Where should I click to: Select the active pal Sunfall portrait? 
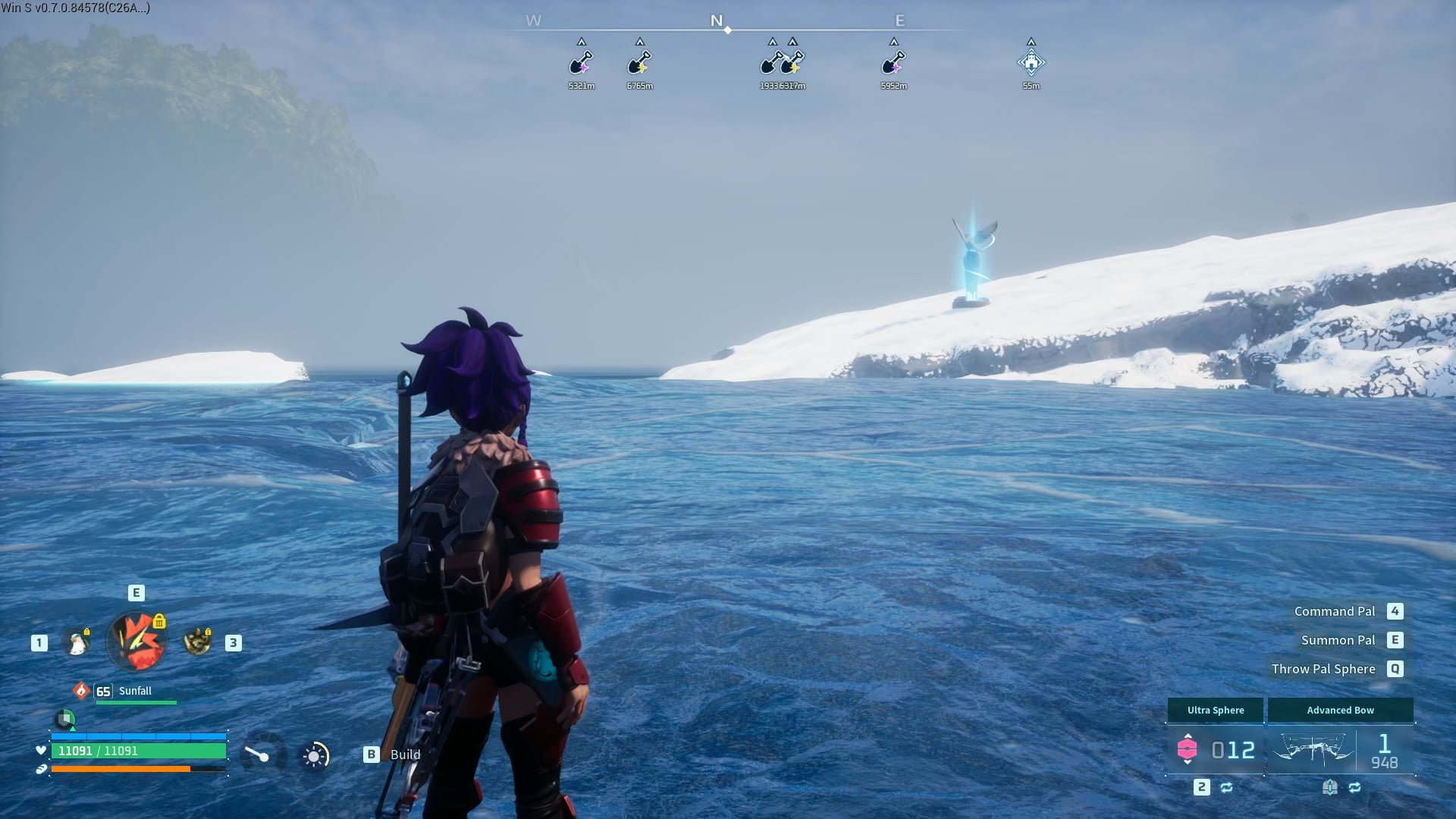(136, 642)
